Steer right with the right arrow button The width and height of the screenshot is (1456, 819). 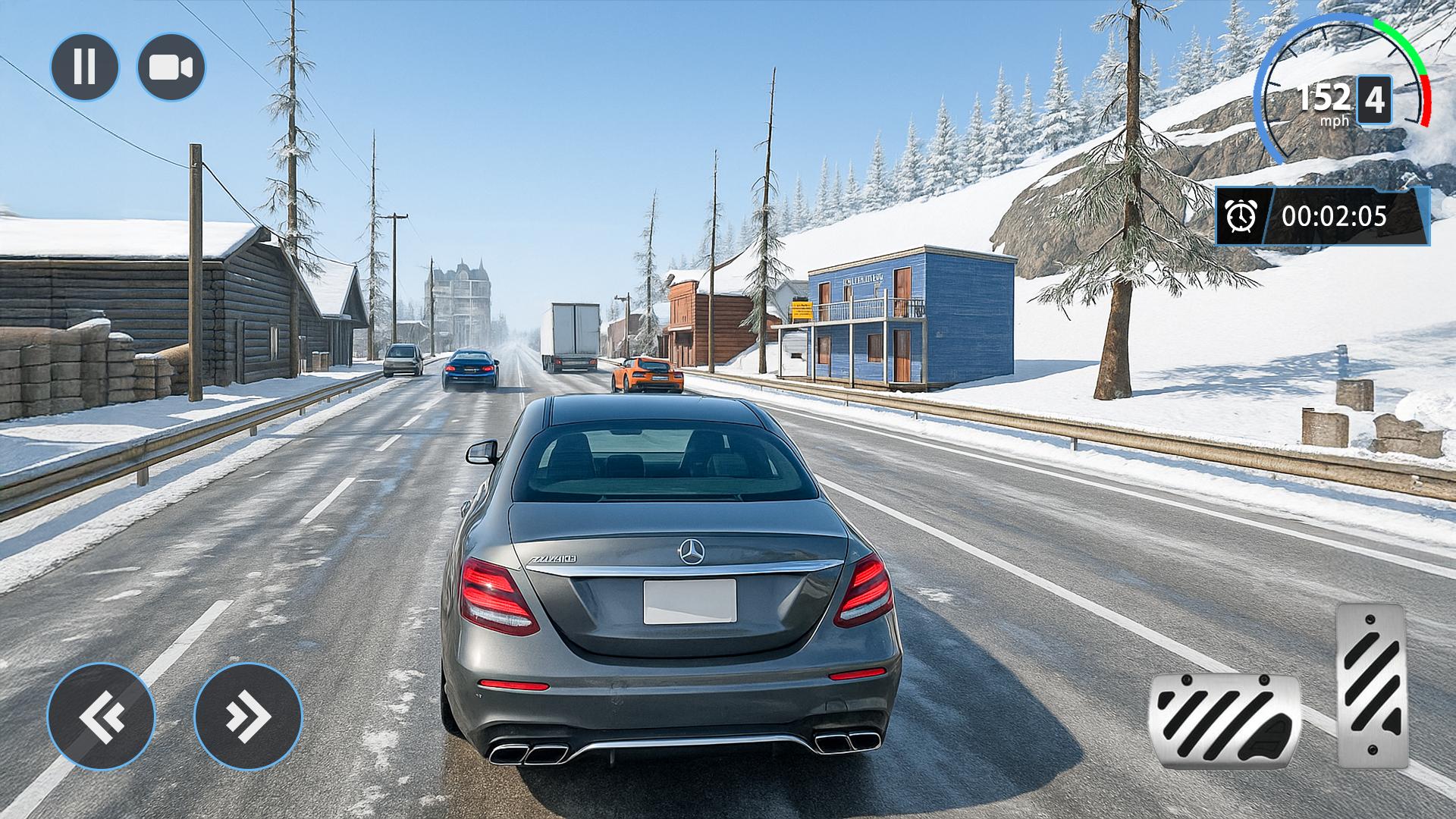248,716
